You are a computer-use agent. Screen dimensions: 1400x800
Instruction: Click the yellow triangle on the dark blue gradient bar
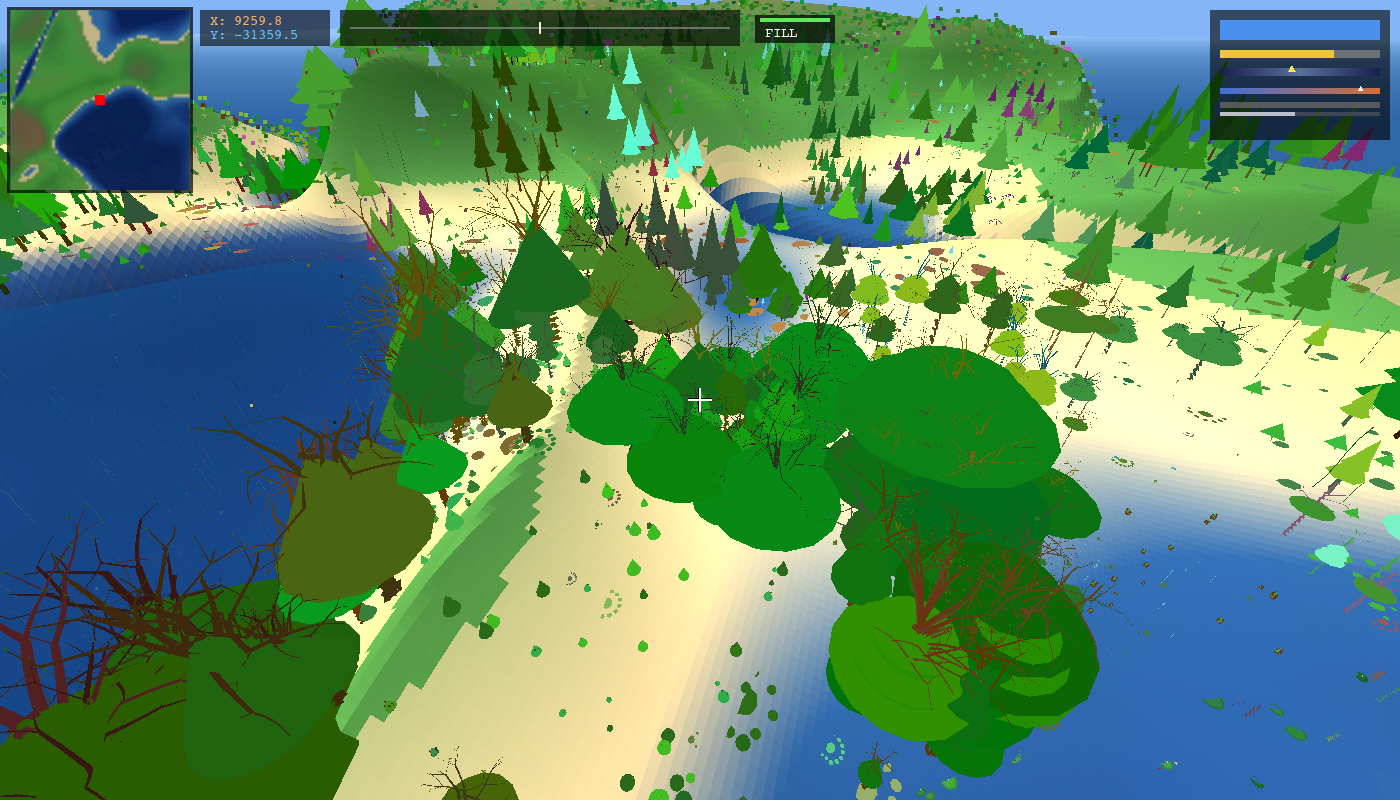coord(1291,70)
